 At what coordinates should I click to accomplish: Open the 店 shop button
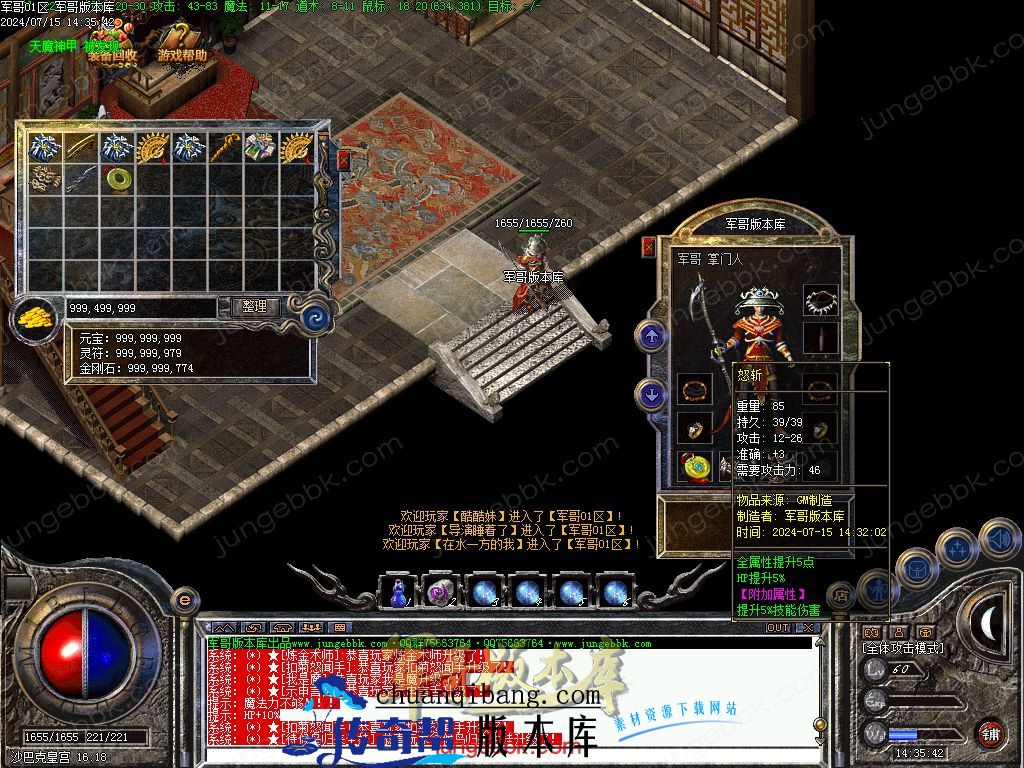(x=841, y=594)
